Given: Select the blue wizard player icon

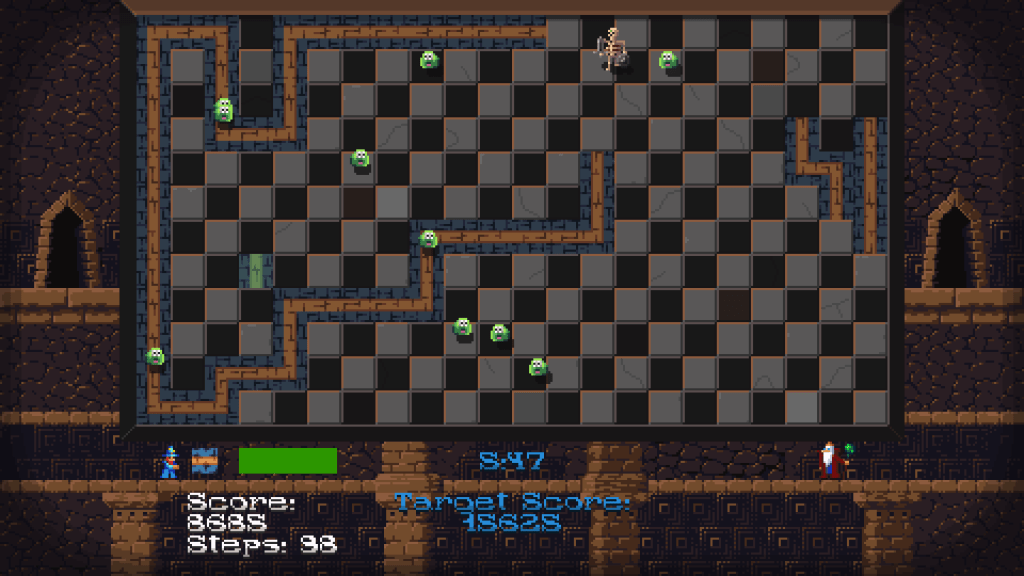Looking at the screenshot, I should coord(171,461).
